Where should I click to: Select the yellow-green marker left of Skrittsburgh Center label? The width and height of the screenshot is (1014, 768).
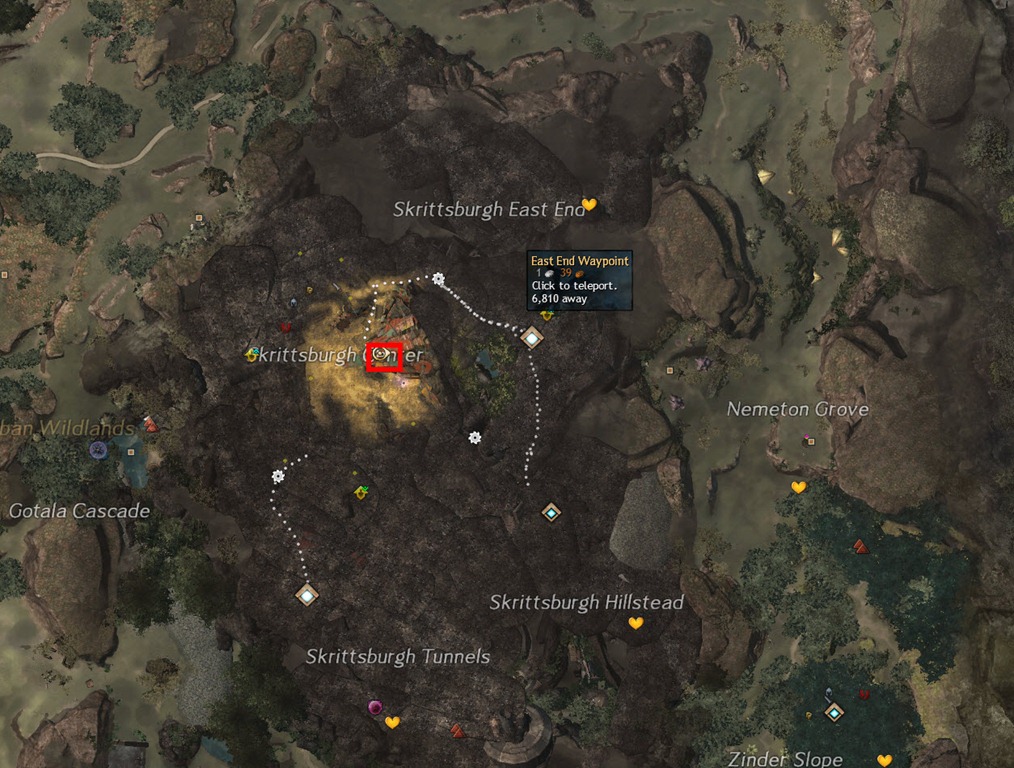253,353
